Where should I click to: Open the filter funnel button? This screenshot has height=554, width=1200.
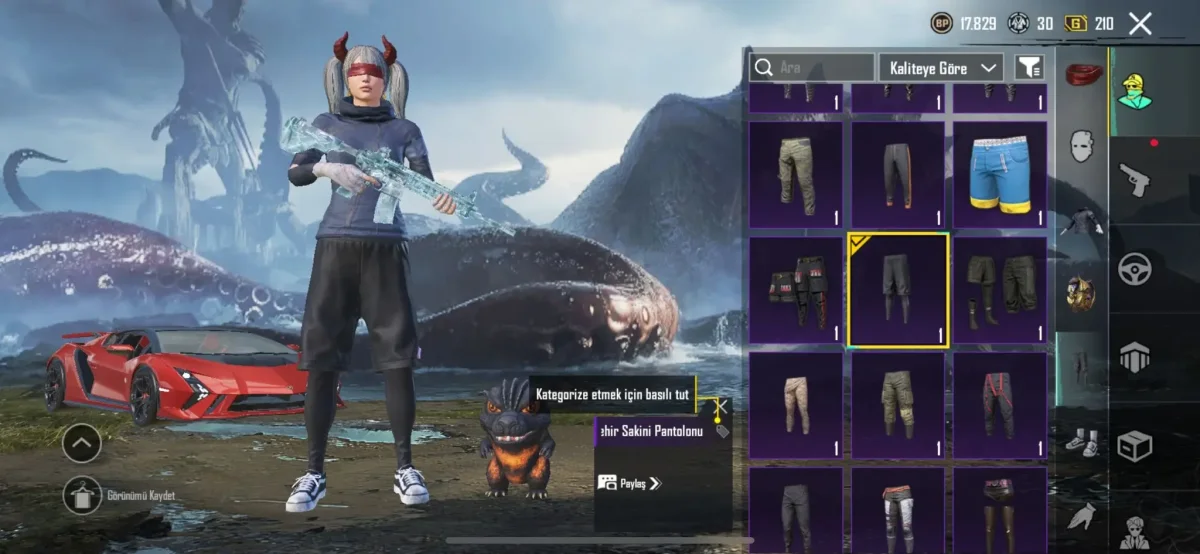tap(1028, 67)
